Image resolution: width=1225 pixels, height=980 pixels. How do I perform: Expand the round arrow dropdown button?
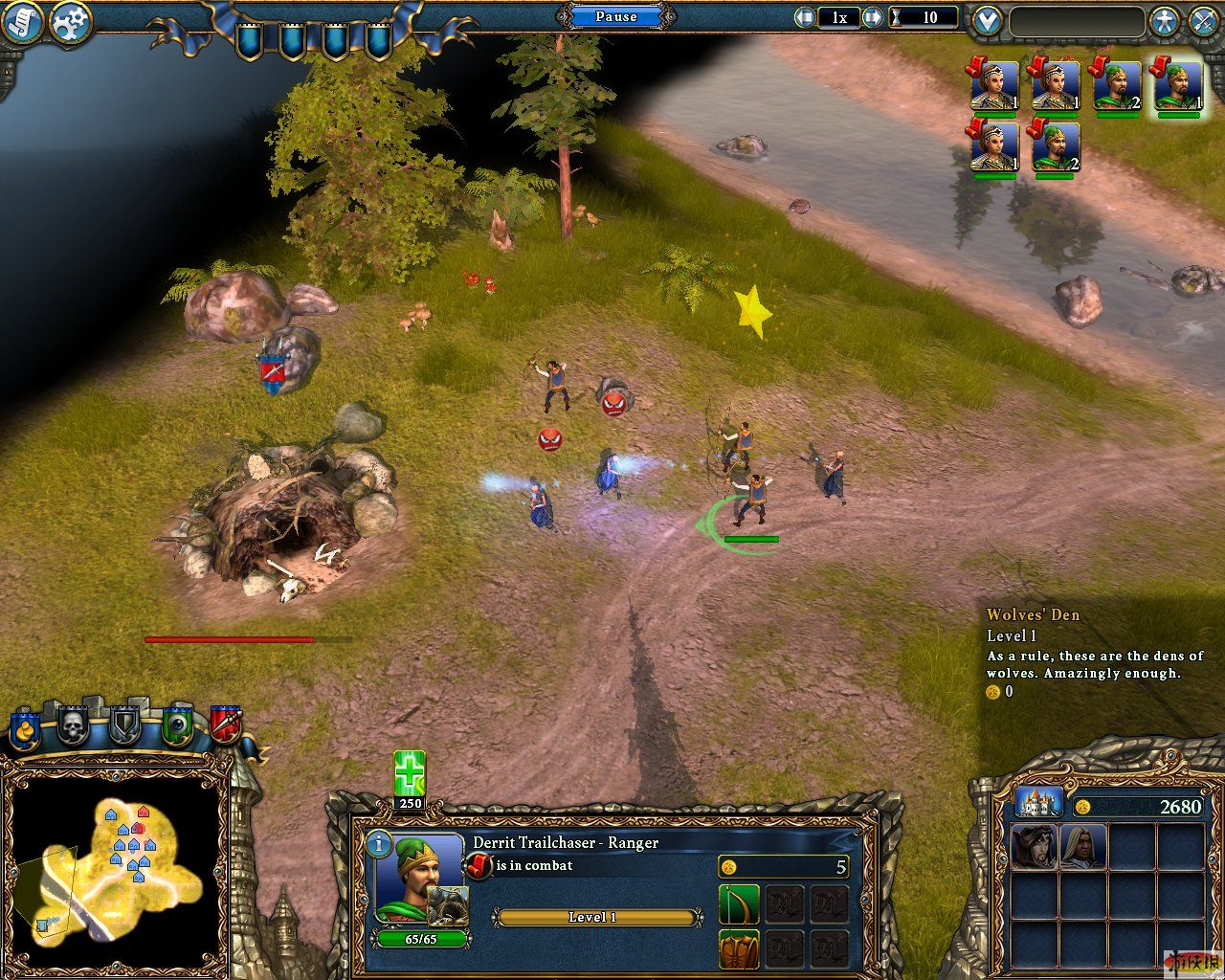(x=987, y=21)
